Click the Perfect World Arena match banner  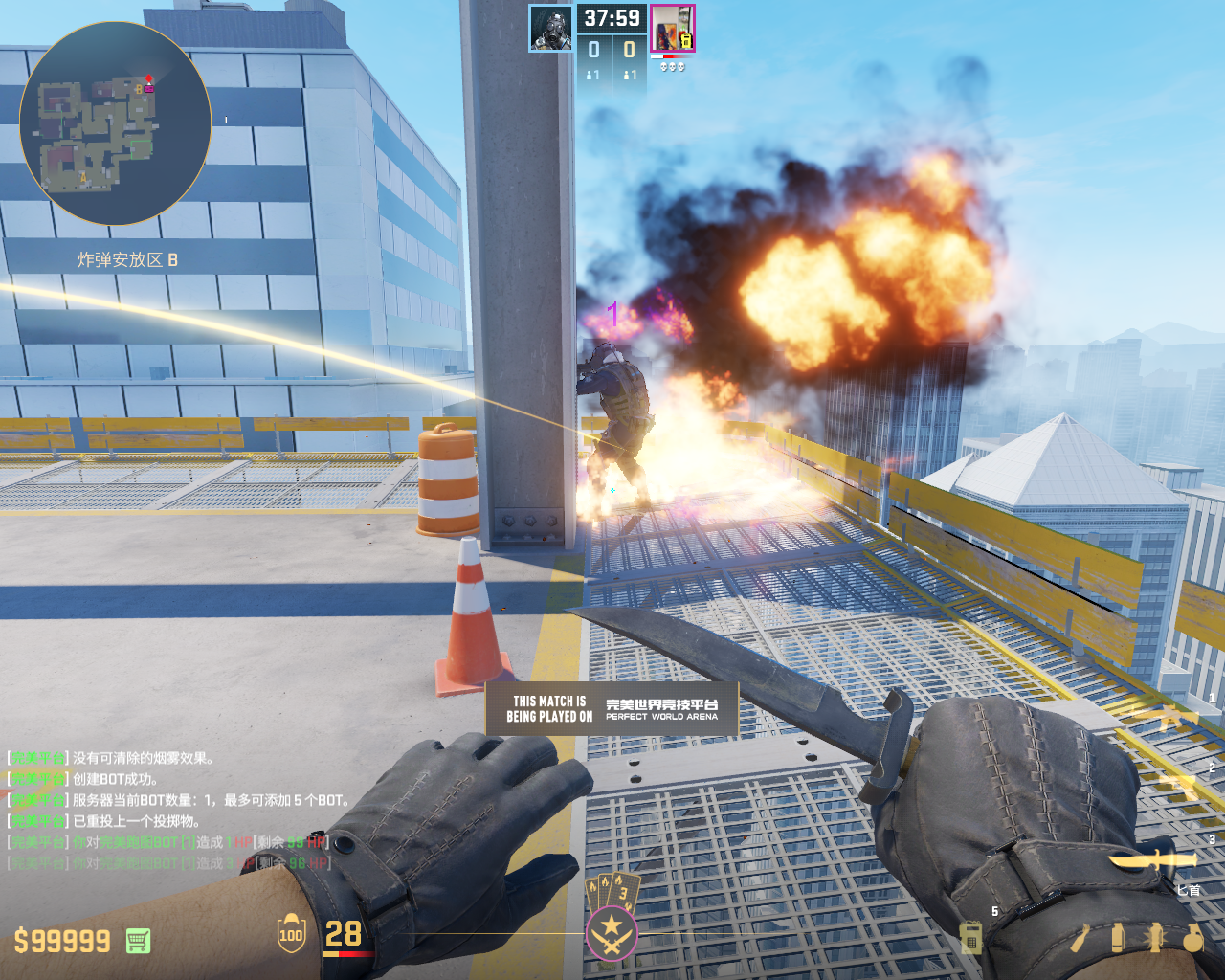[x=612, y=708]
